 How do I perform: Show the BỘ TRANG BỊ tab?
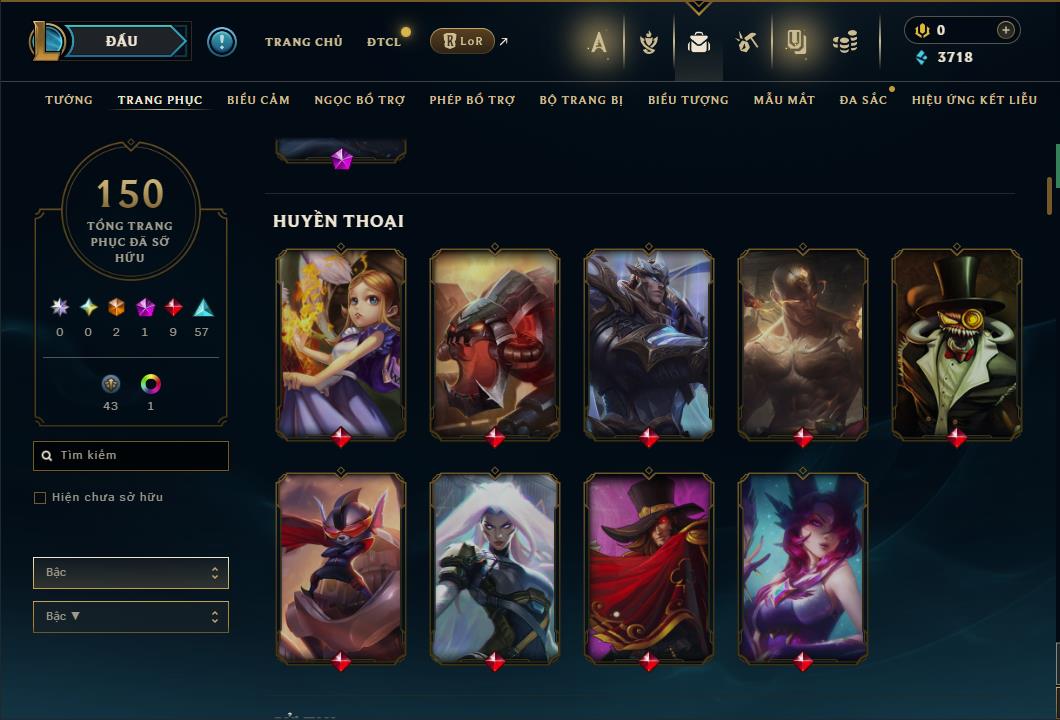click(581, 100)
